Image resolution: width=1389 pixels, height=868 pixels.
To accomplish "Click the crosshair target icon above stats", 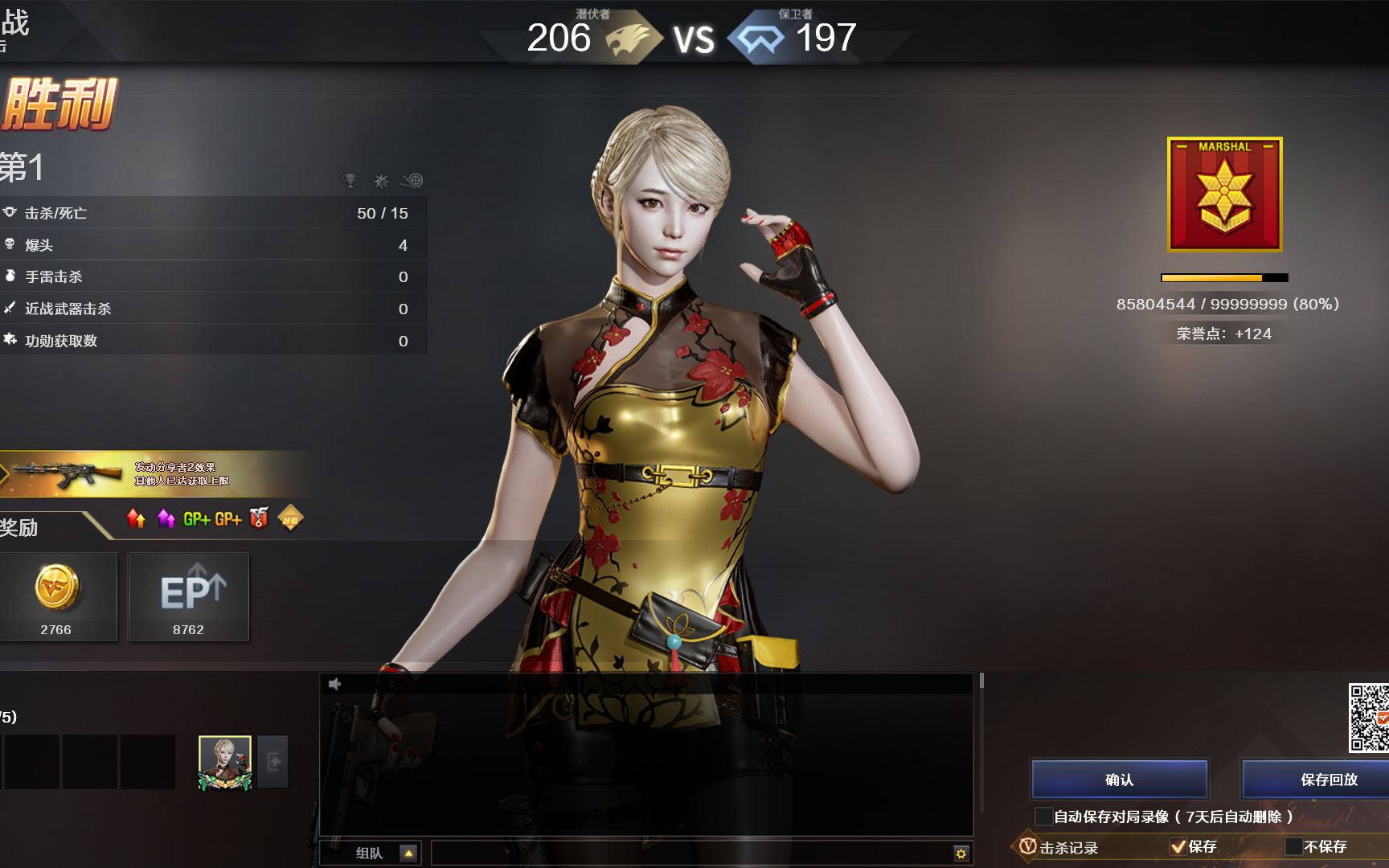I will pyautogui.click(x=412, y=181).
